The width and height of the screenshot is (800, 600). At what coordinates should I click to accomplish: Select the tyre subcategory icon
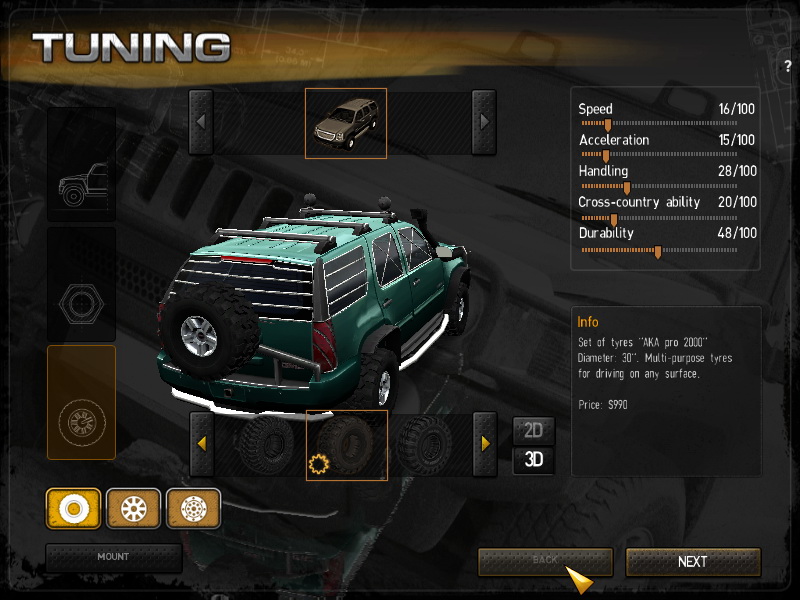point(73,509)
